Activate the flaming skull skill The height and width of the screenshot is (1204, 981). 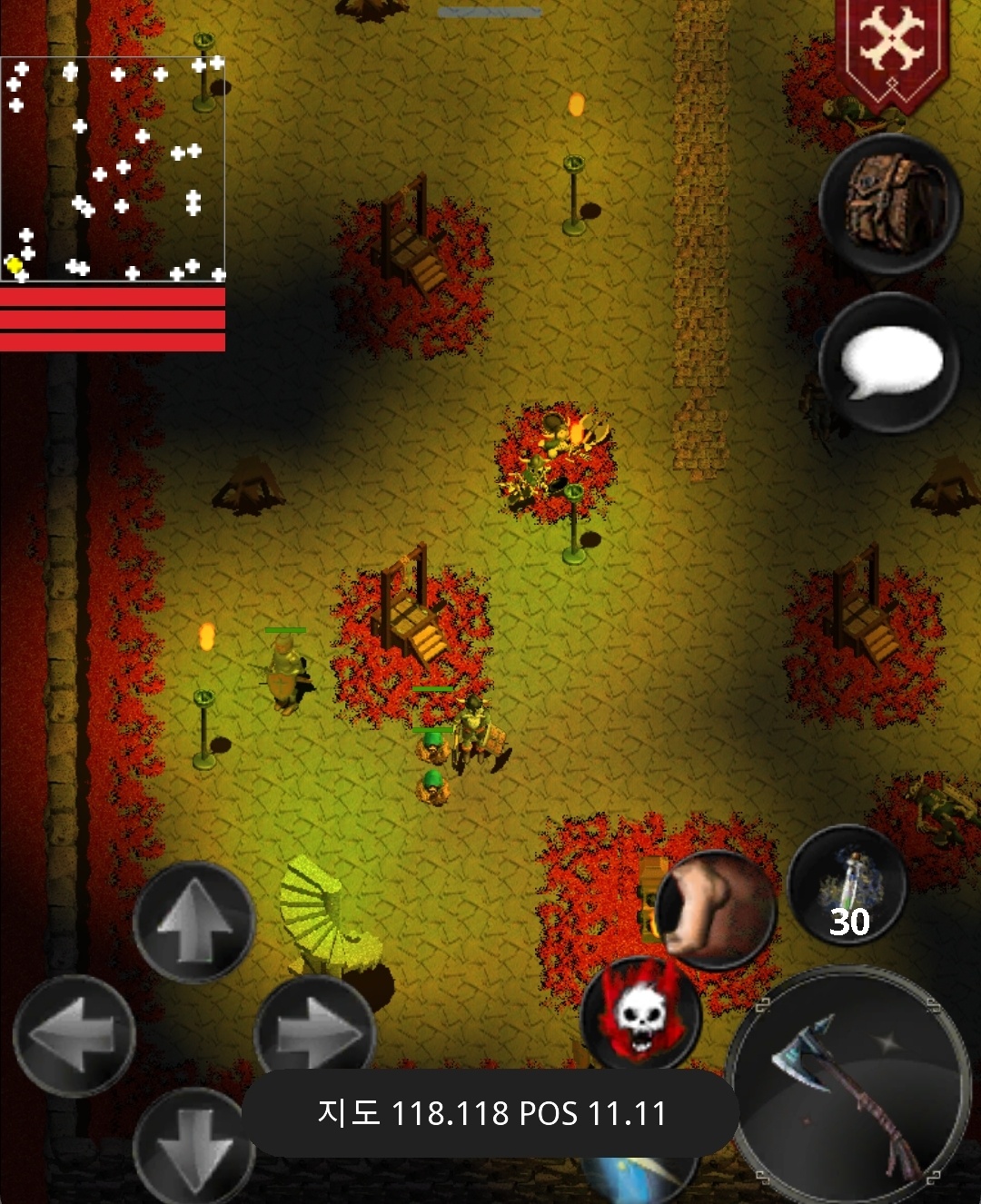click(x=640, y=1012)
